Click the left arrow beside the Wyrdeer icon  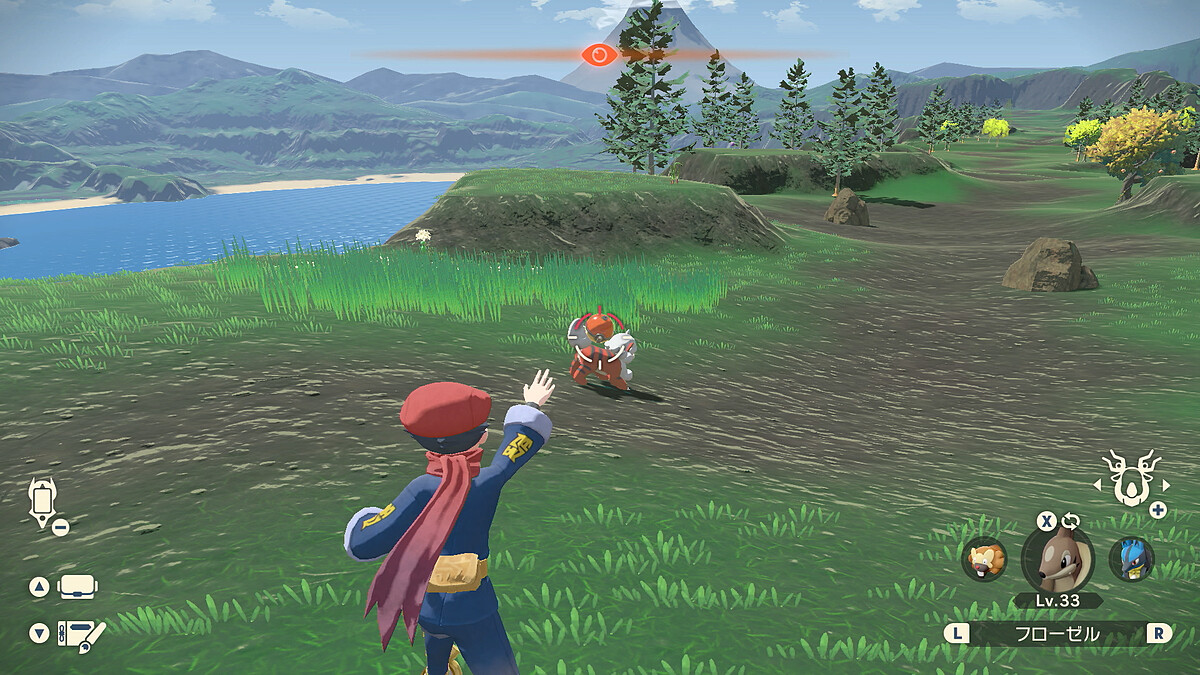click(x=1097, y=485)
